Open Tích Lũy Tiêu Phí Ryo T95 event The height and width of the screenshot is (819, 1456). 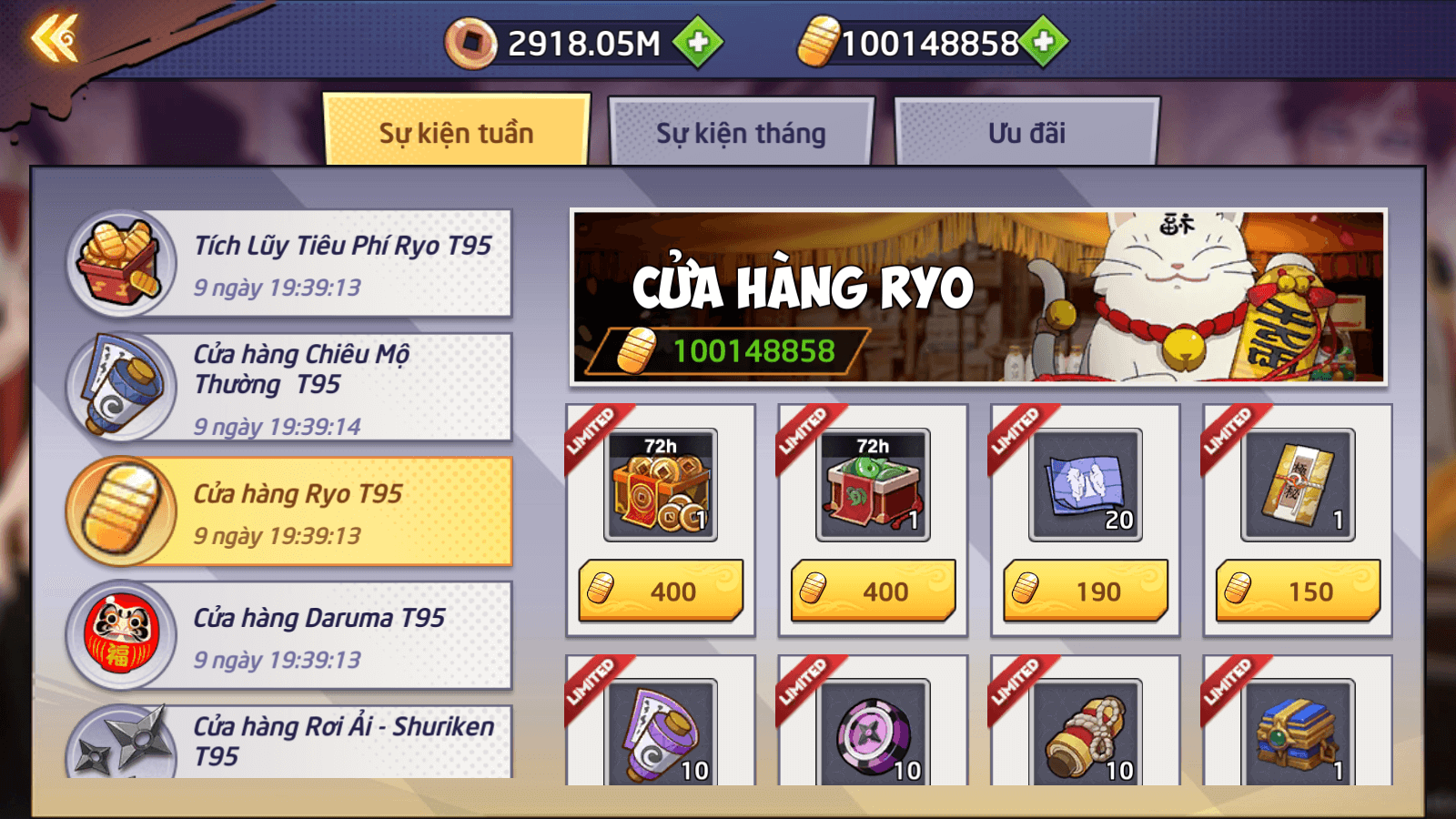coord(289,264)
